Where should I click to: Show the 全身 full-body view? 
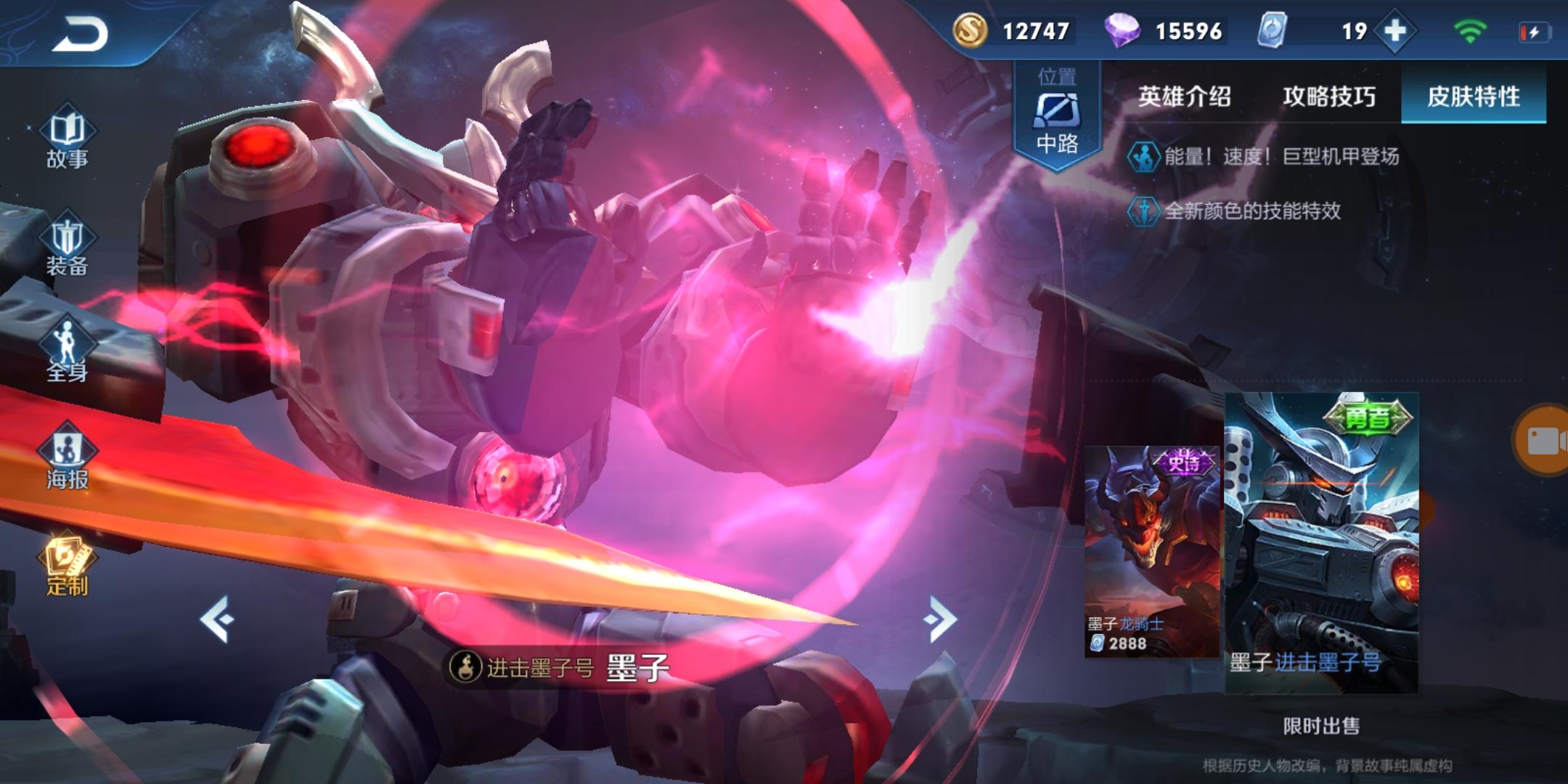67,352
